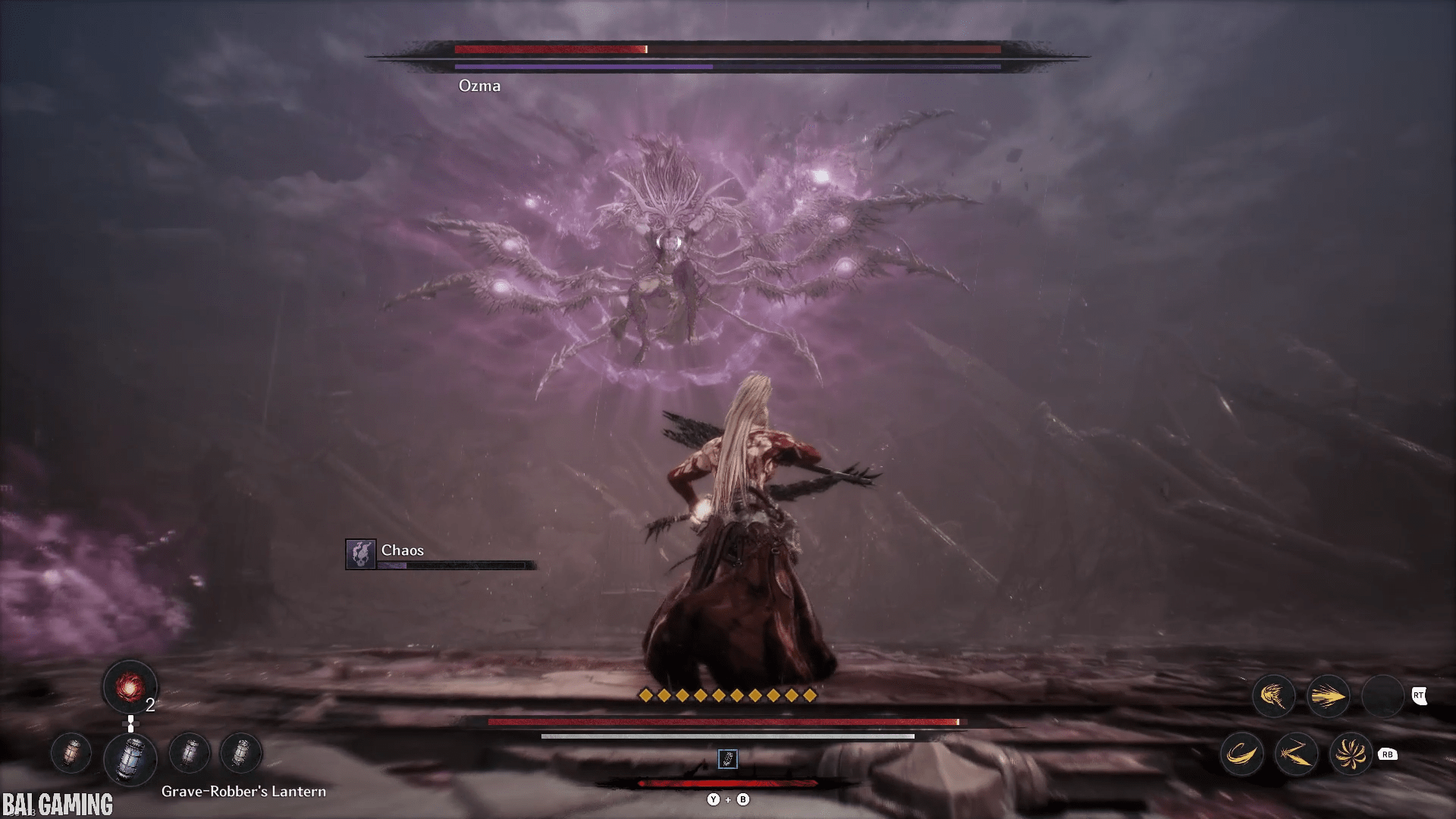Viewport: 1456px width, 819px height.
Task: Activate the zigzag lightning strike skill
Action: point(1296,754)
